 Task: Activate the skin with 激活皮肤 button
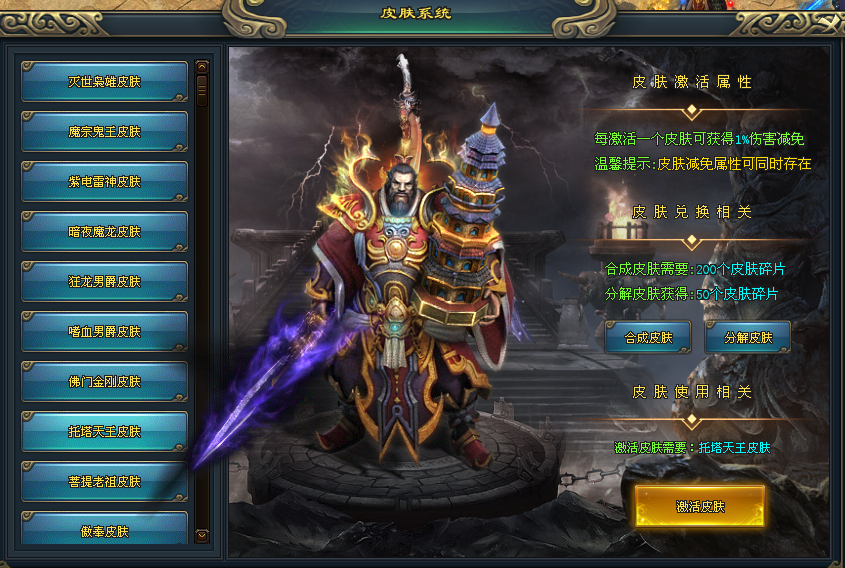pyautogui.click(x=699, y=507)
